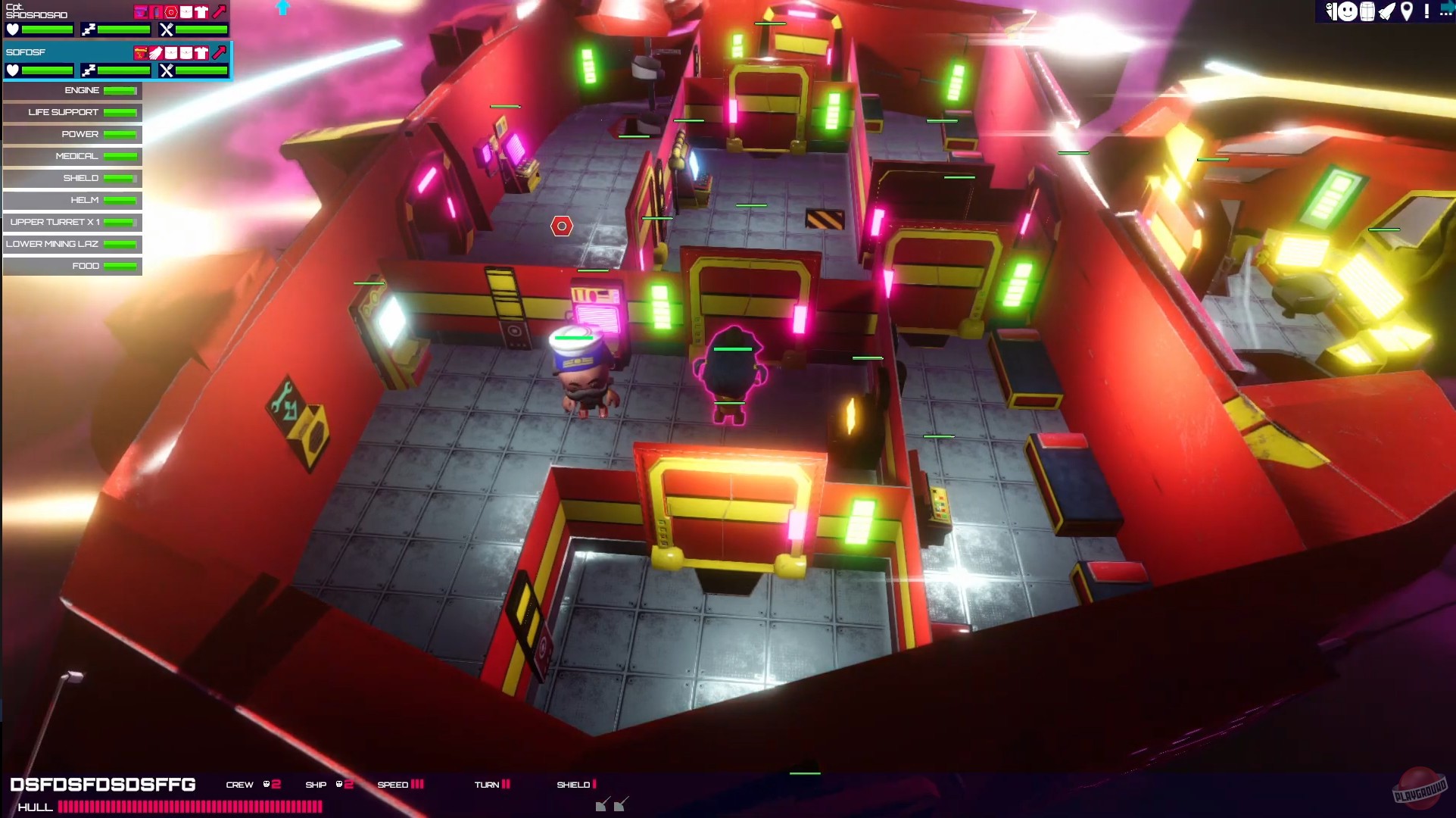1456x818 pixels.
Task: Click the exclamation alert icon
Action: tap(1426, 11)
